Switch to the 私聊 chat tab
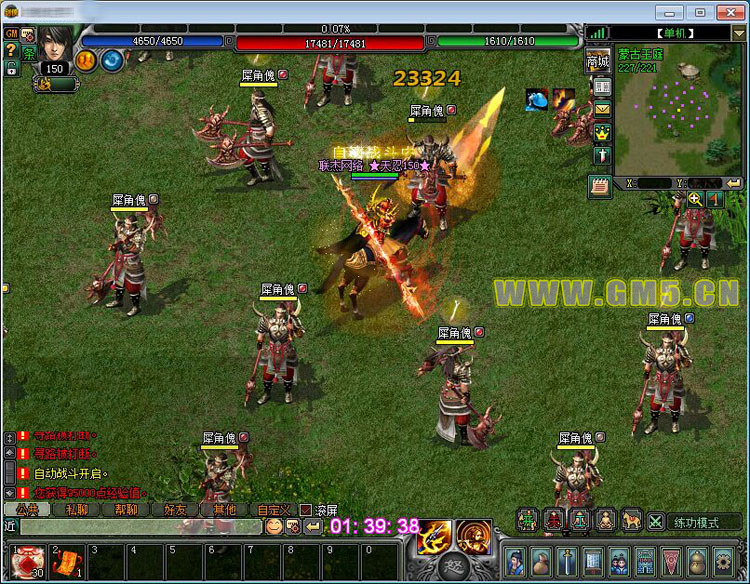The height and width of the screenshot is (584, 750). (x=77, y=509)
